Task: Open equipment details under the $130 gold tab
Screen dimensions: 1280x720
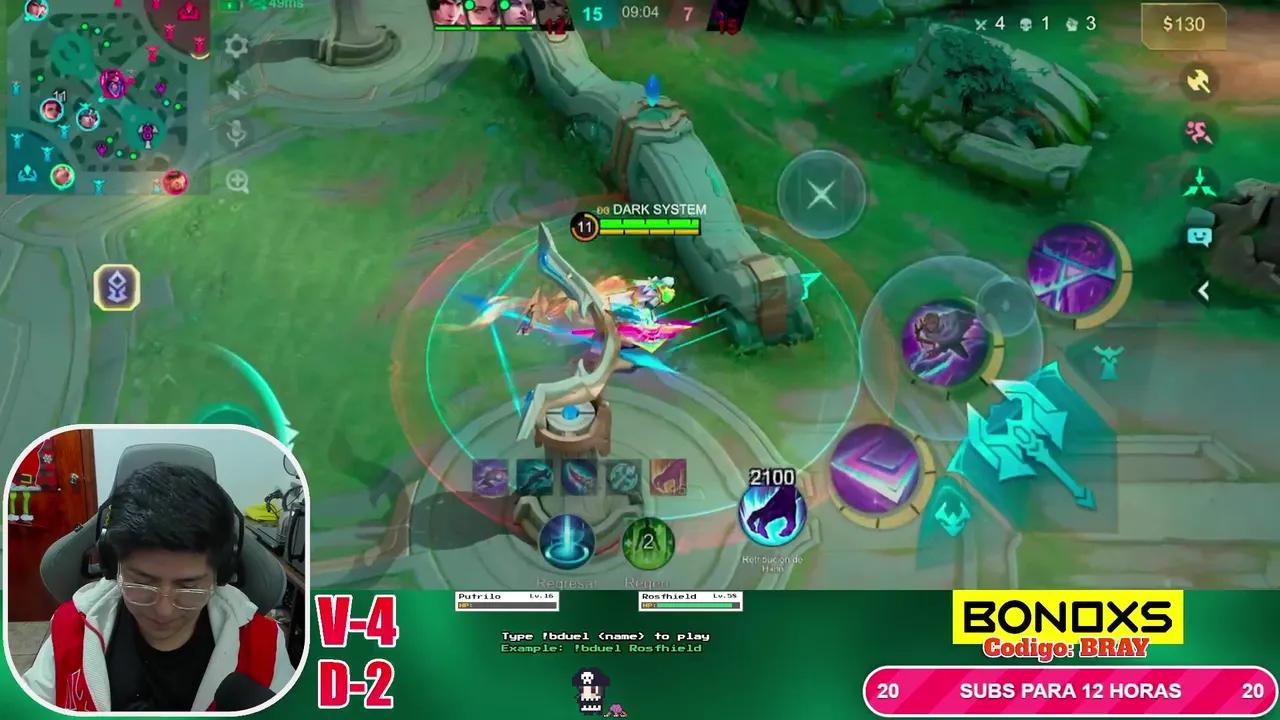Action: coord(1184,25)
